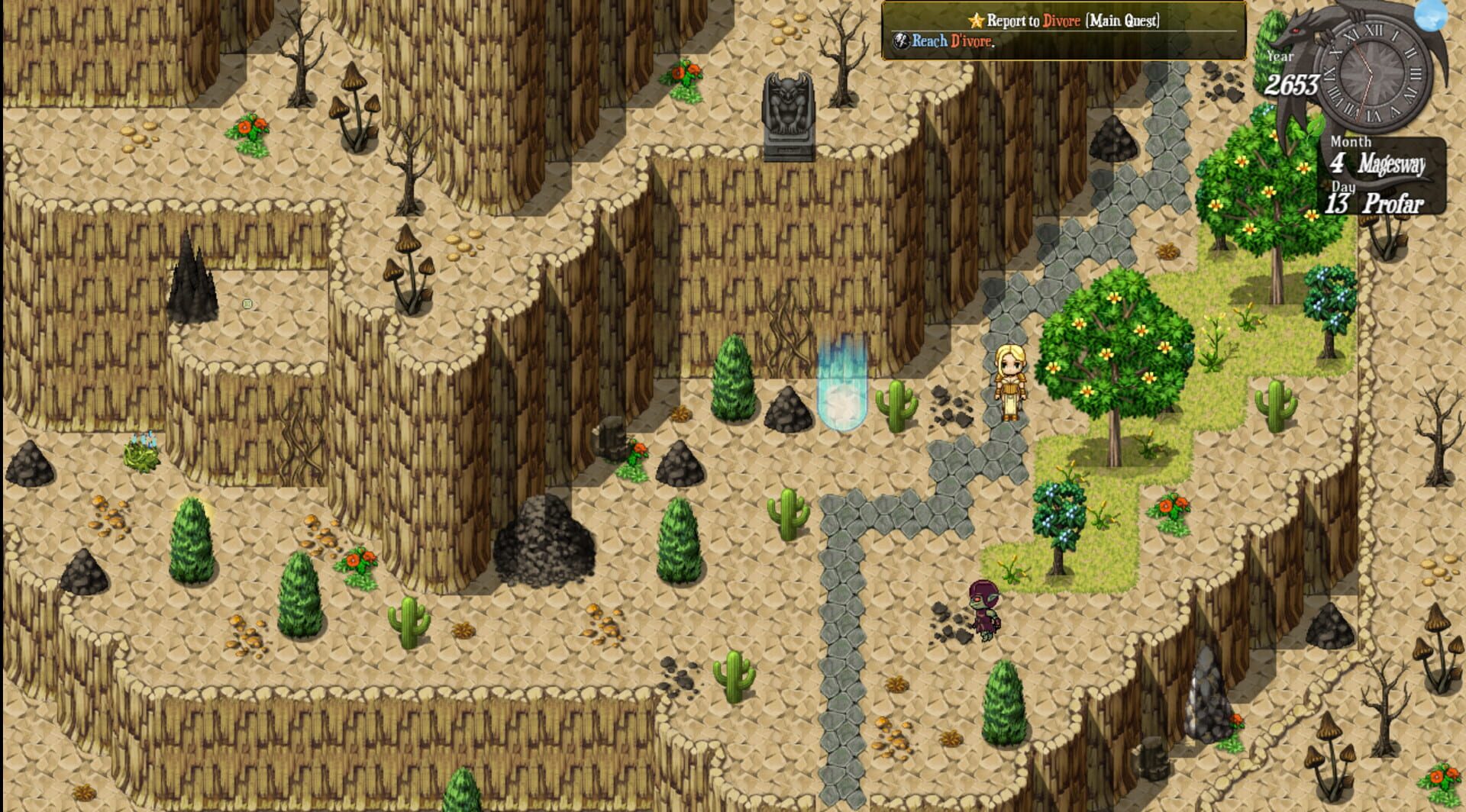Screen dimensions: 1466x812
Task: Click the Day 13 Profar display
Action: pos(1374,200)
